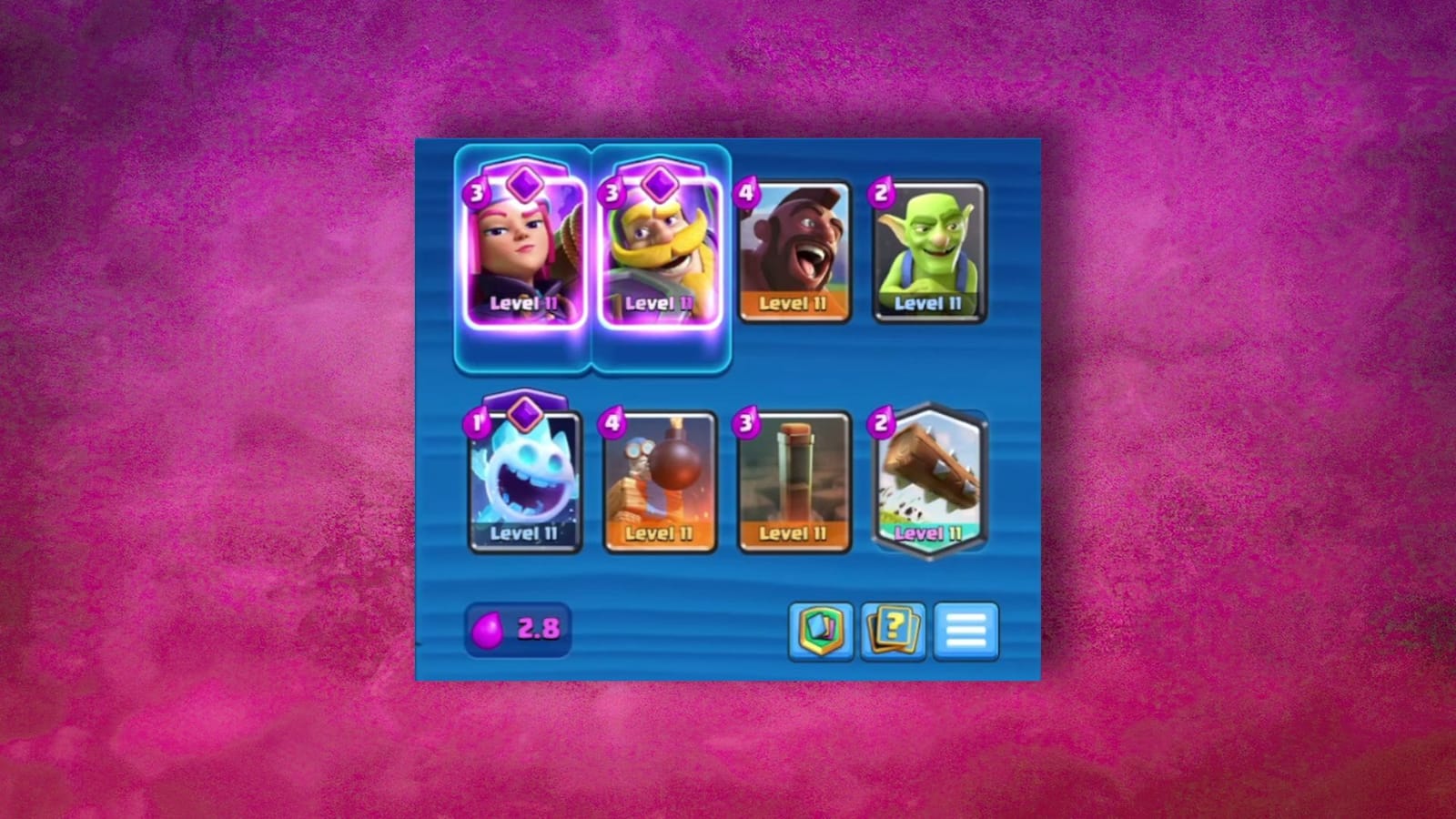Click the 4-elixir badge on Hog Rider
This screenshot has width=1456, height=819.
point(745,192)
